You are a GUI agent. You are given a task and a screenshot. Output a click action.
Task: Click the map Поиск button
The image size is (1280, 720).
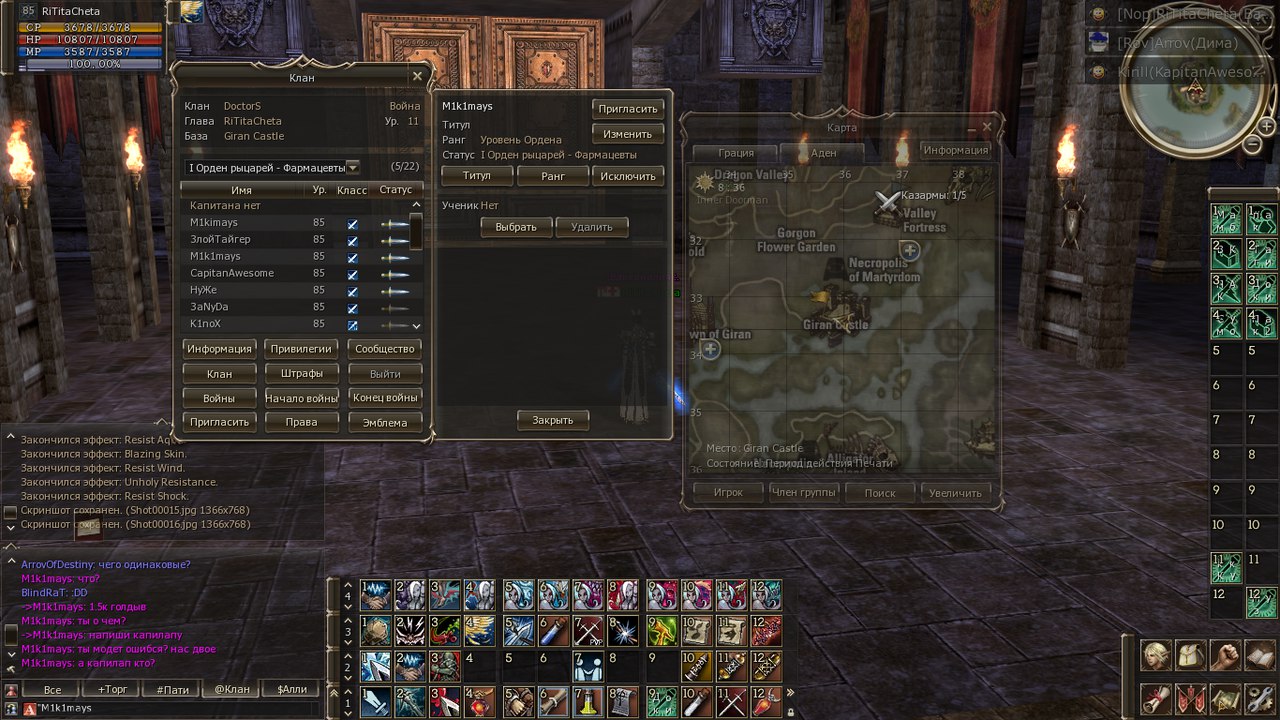pyautogui.click(x=880, y=493)
